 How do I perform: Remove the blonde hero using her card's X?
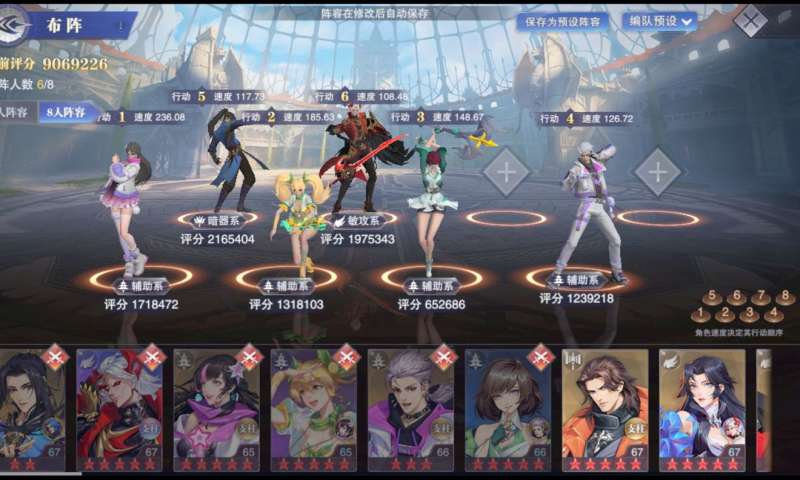(346, 356)
